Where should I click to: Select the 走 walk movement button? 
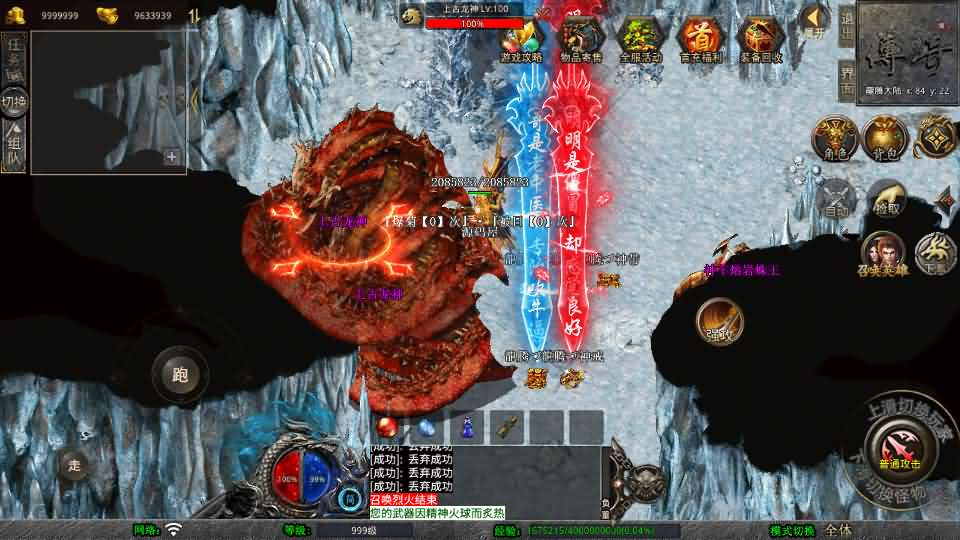click(x=73, y=464)
